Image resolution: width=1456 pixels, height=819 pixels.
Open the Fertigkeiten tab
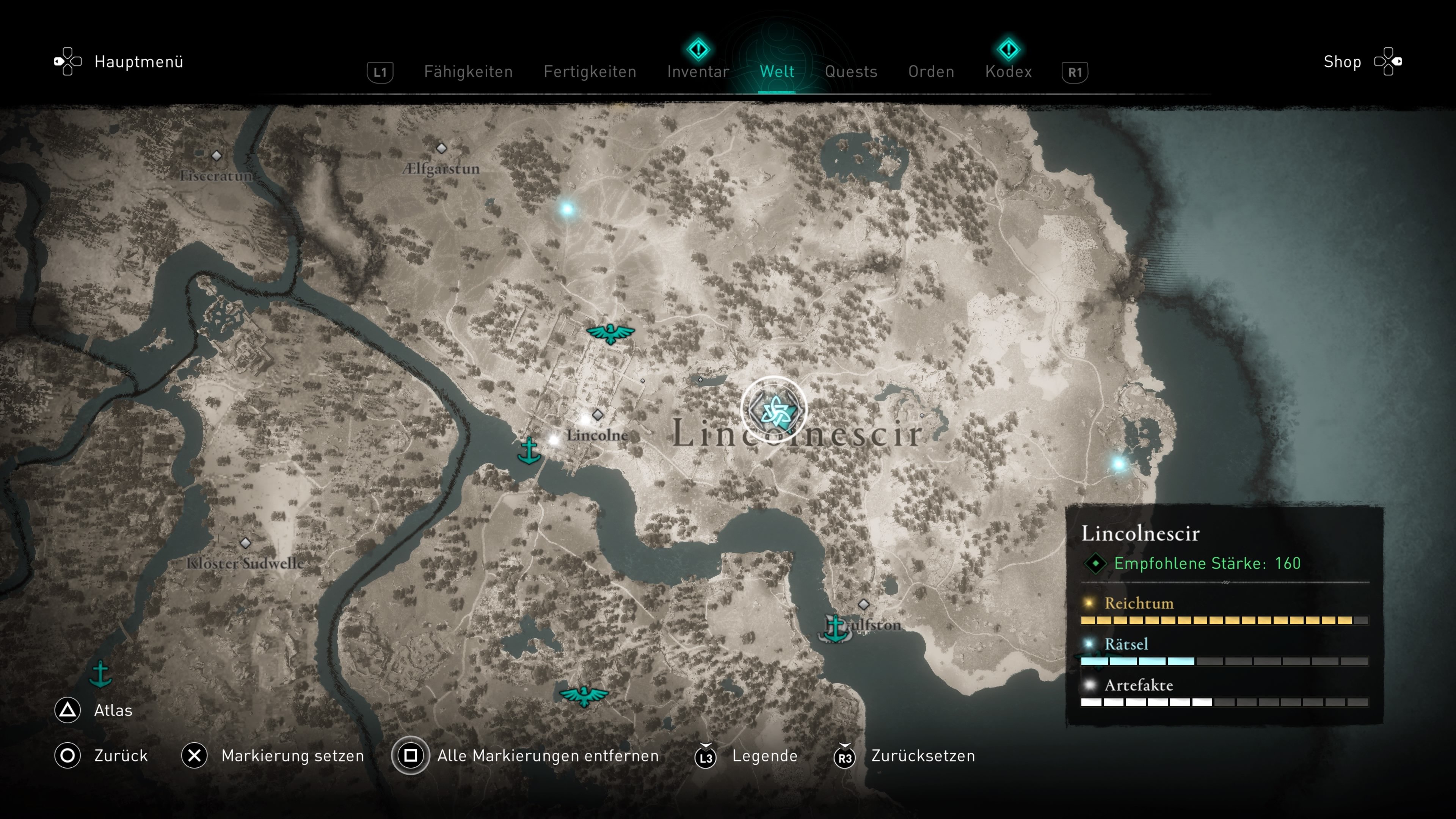[590, 72]
